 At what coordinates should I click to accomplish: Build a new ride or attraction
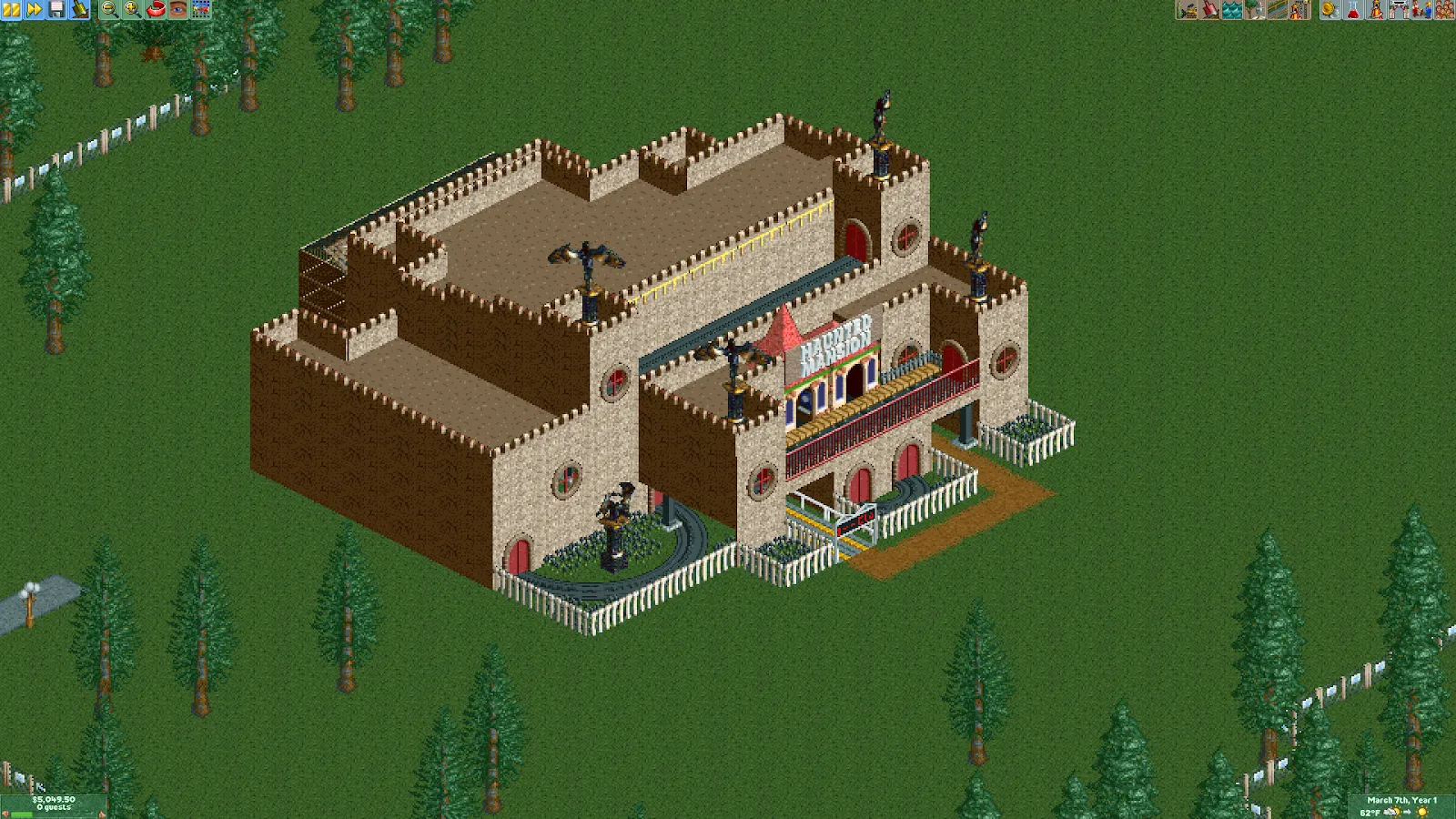click(1300, 9)
